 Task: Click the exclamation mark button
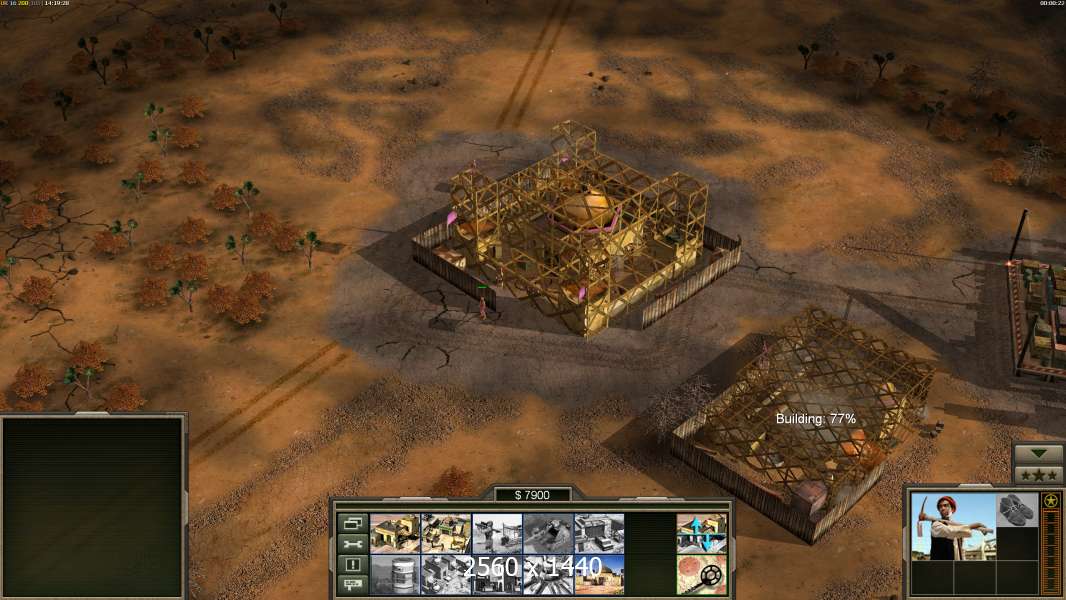point(351,565)
